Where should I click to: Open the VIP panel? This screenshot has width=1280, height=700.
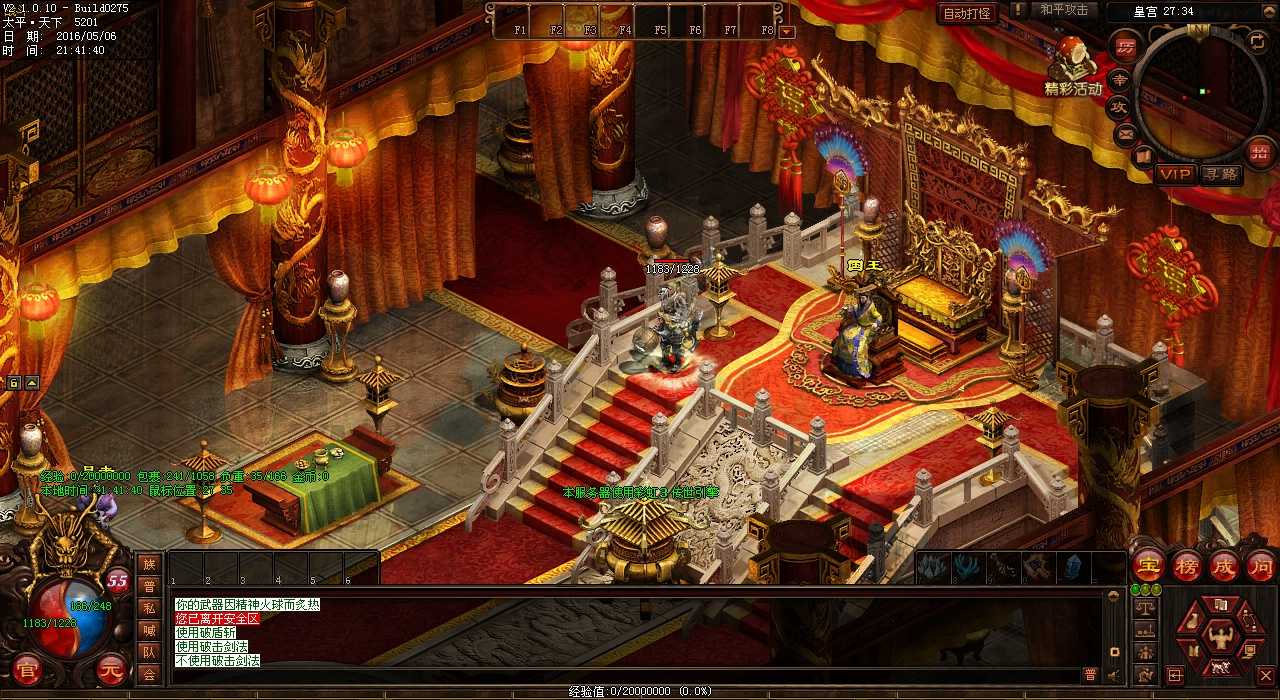[1176, 174]
